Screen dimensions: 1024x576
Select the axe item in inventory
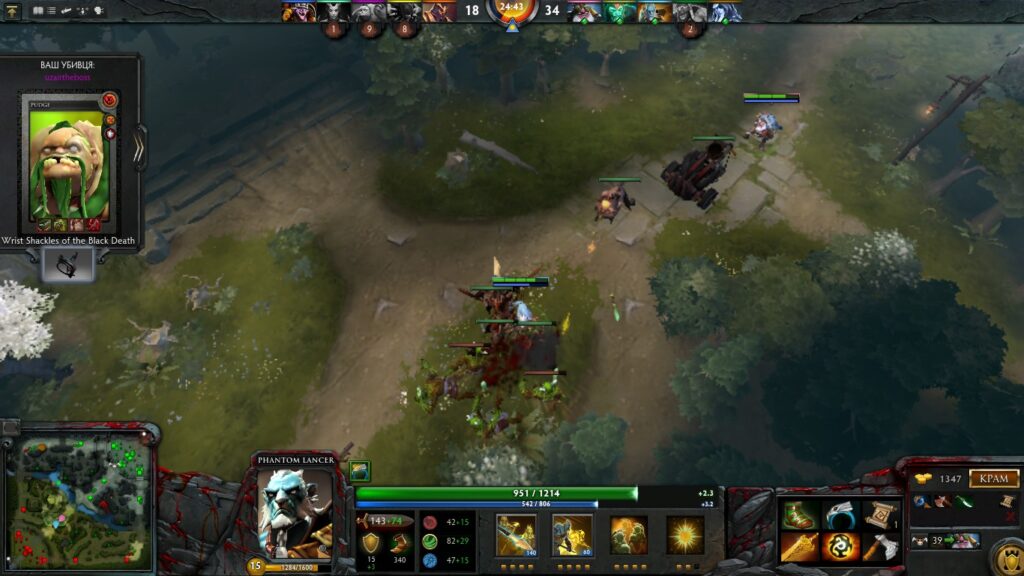881,547
